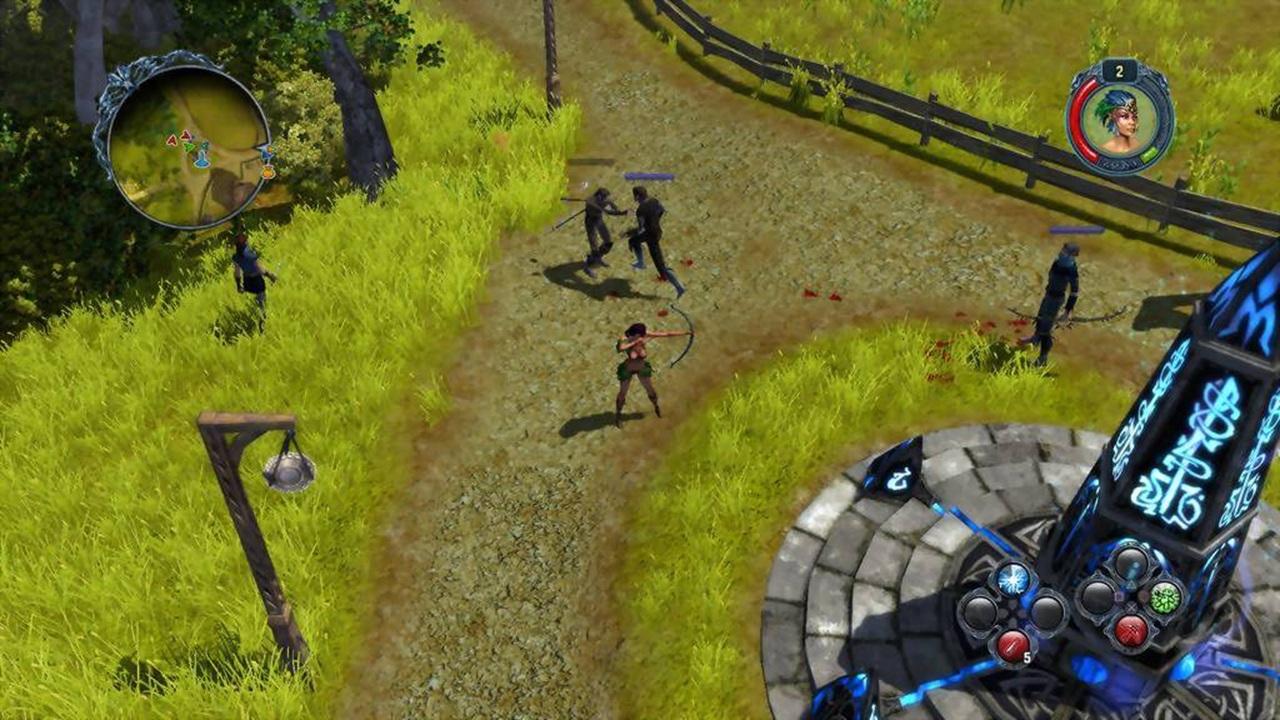Use the health potion icon showing count 5
This screenshot has height=720, width=1280.
tap(1011, 647)
